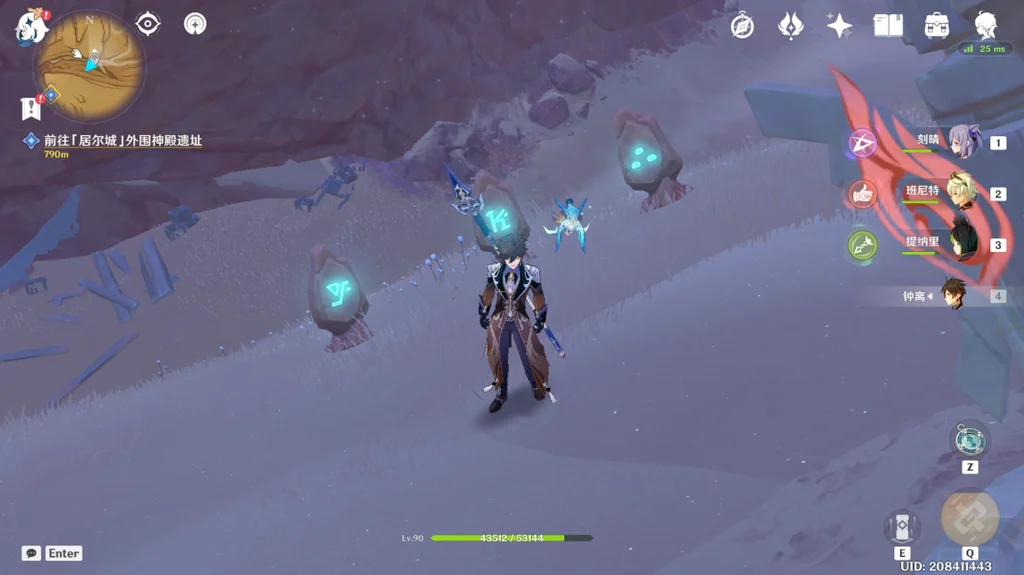The image size is (1024, 575).
Task: Select the tracked quest 前往「居尔城」外围神殿遗址
Action: [122, 141]
